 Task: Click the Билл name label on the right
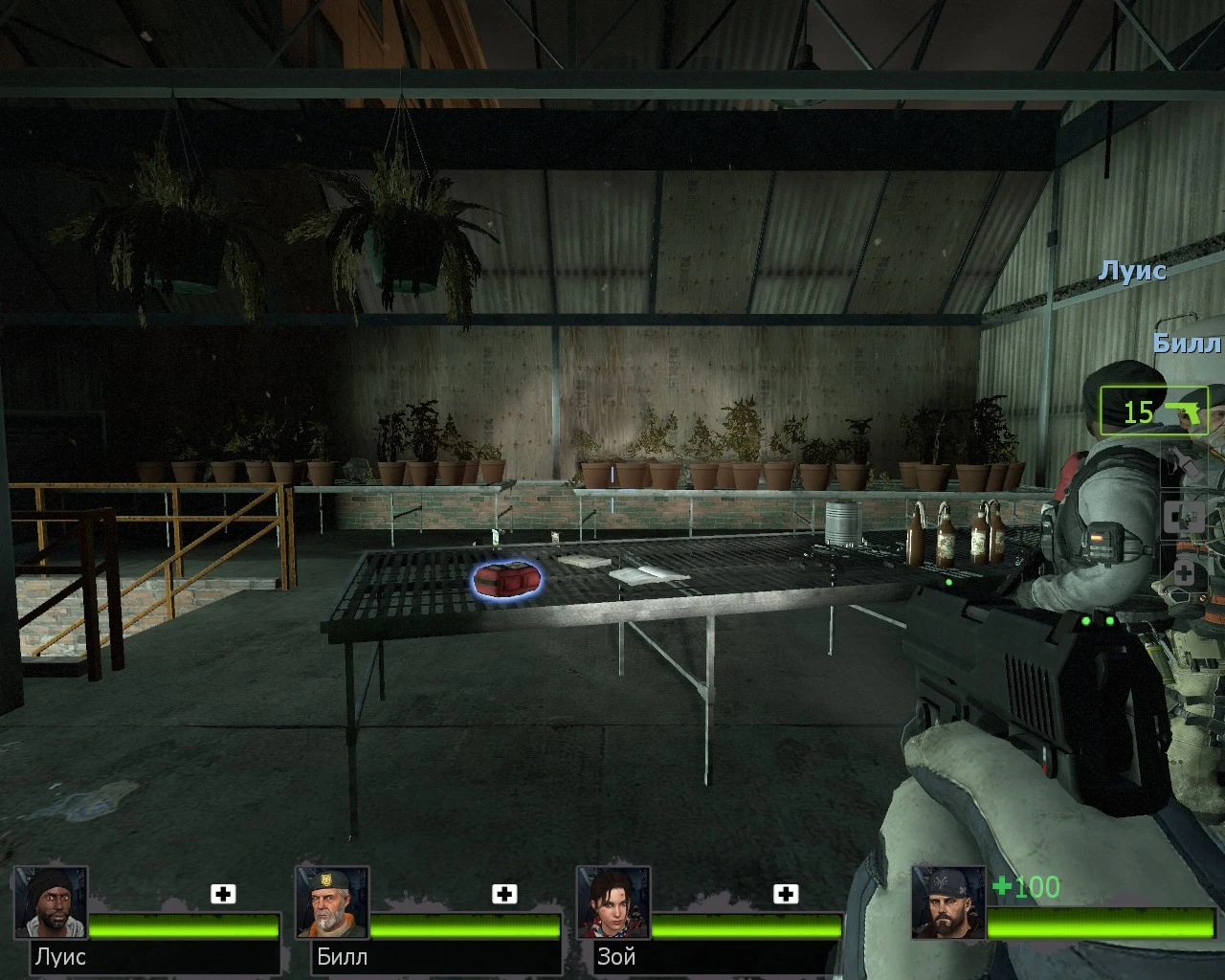1187,344
